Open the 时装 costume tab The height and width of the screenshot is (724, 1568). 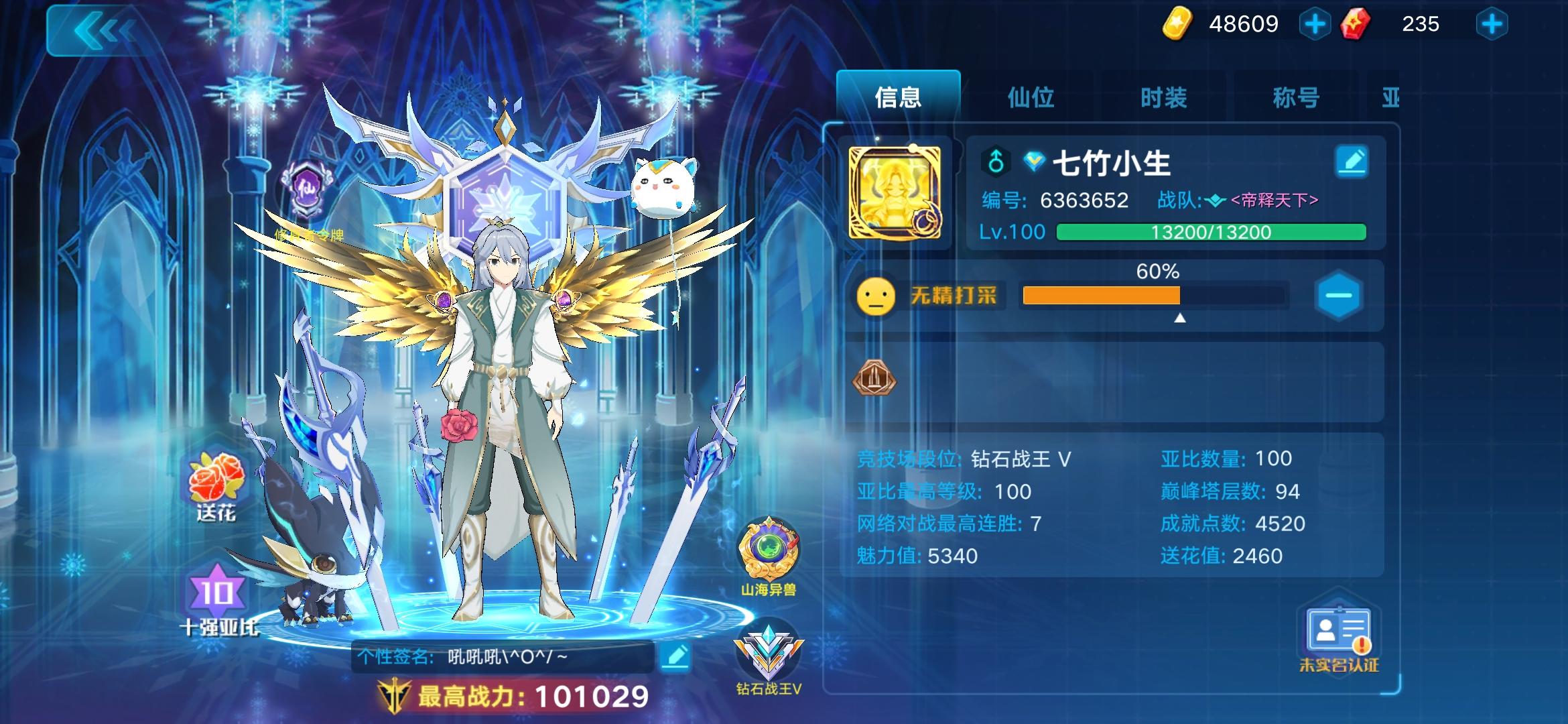point(1163,97)
